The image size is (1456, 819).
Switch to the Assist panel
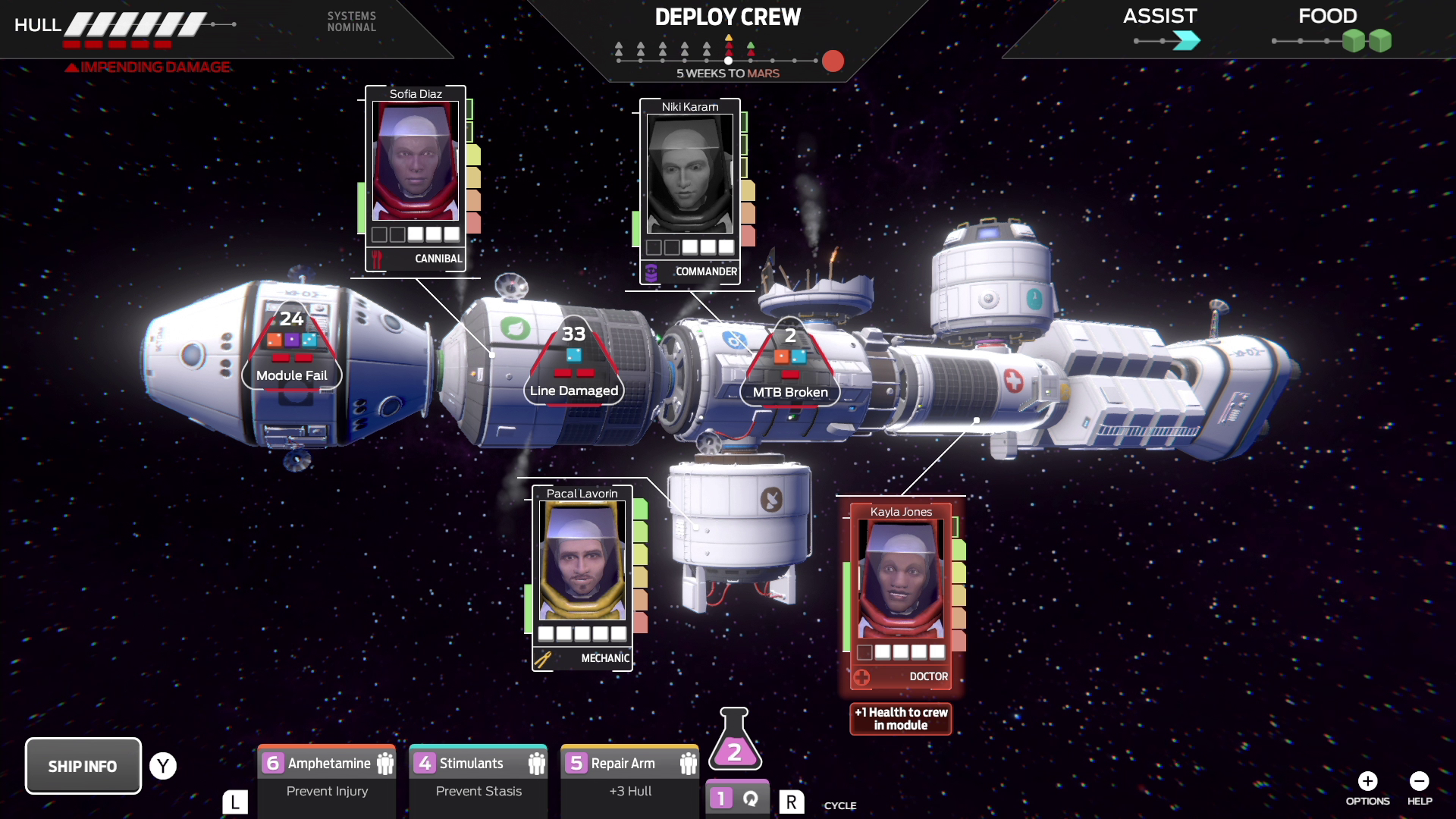point(1159,16)
